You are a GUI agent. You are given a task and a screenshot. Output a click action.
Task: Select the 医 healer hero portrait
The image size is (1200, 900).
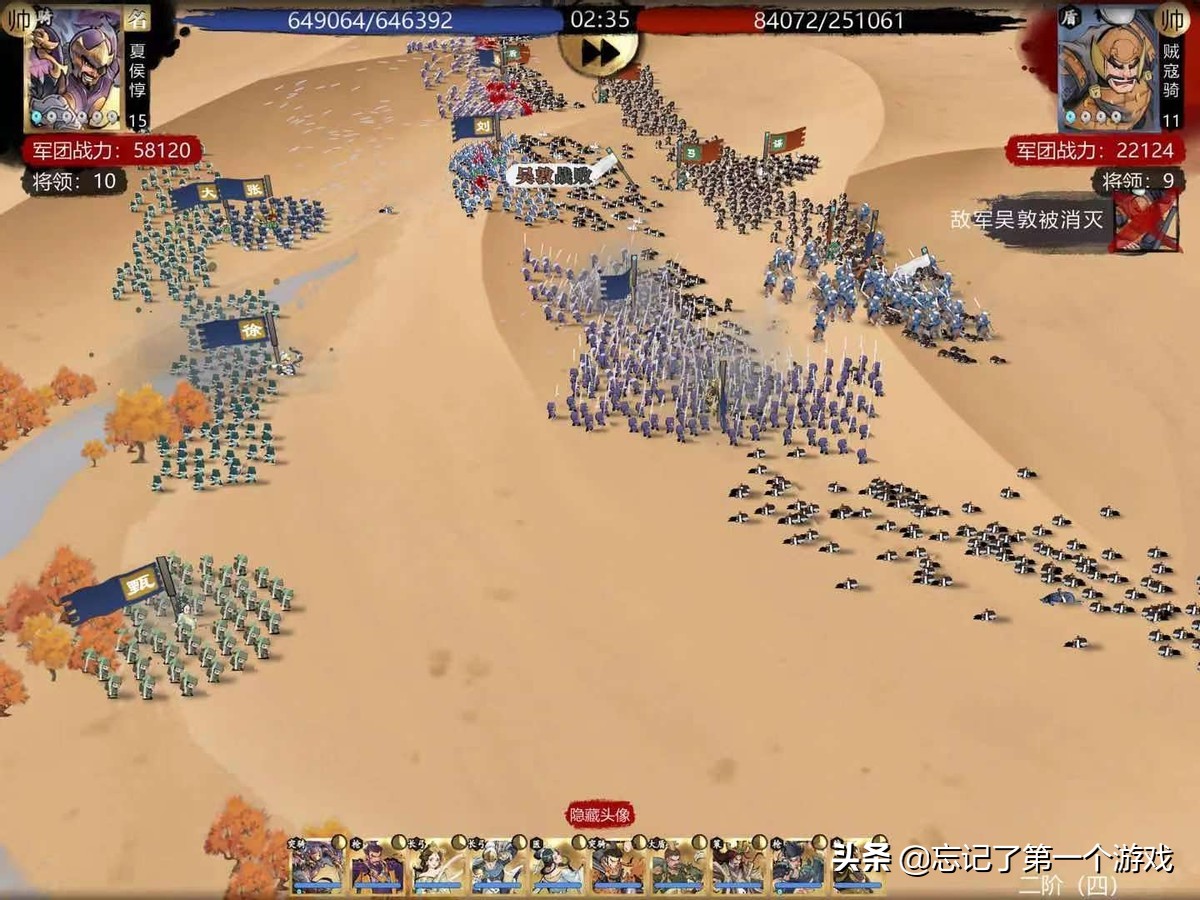pos(557,866)
